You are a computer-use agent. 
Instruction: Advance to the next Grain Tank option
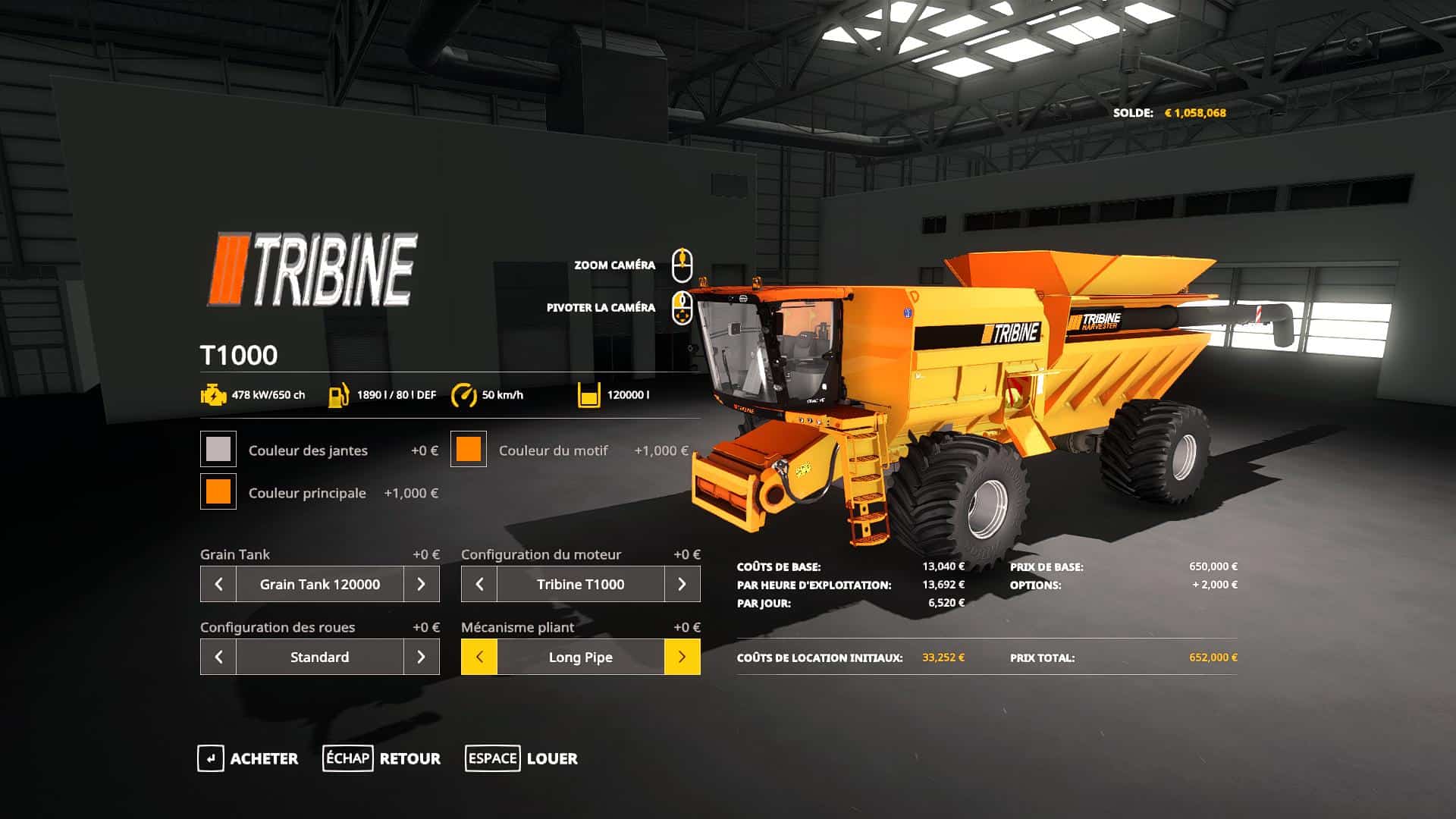[422, 584]
